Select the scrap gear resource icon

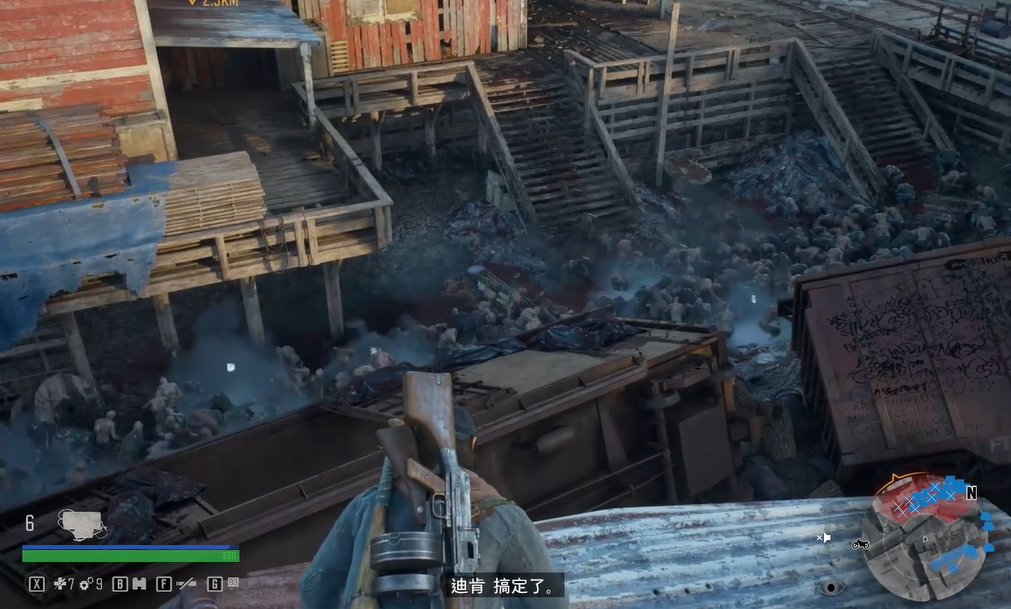coord(86,583)
